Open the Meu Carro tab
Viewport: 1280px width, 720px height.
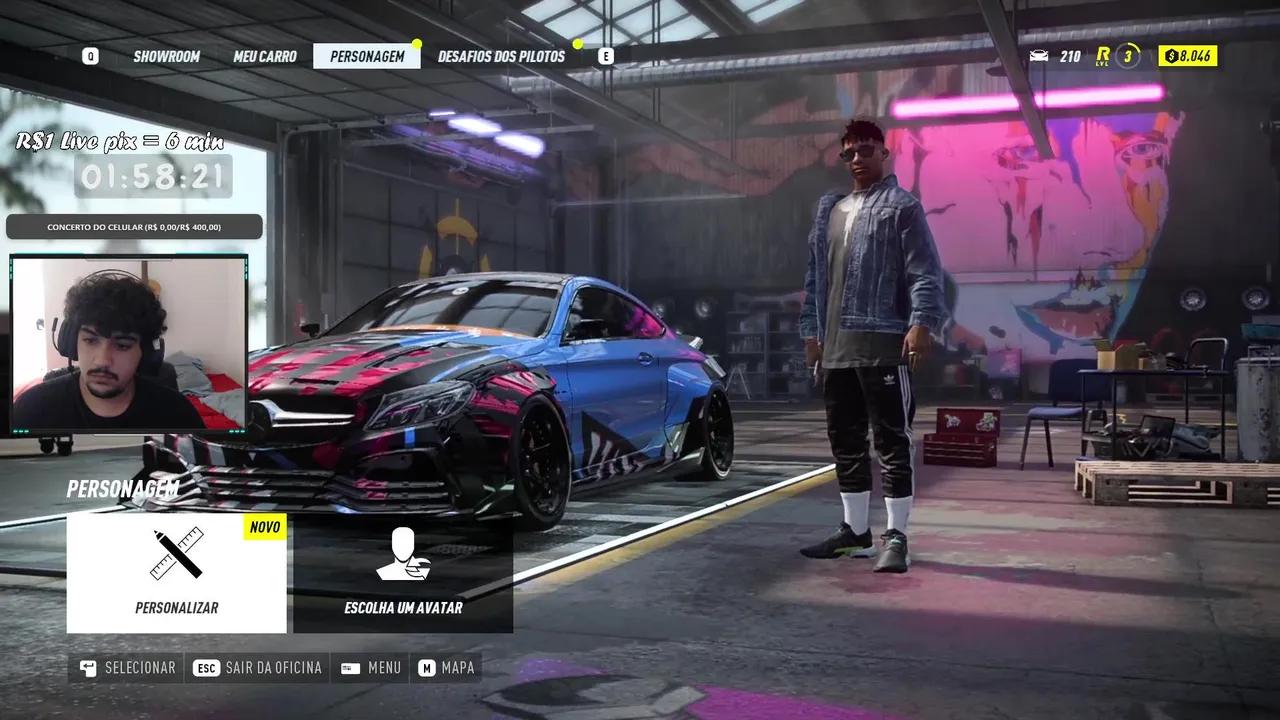[265, 56]
